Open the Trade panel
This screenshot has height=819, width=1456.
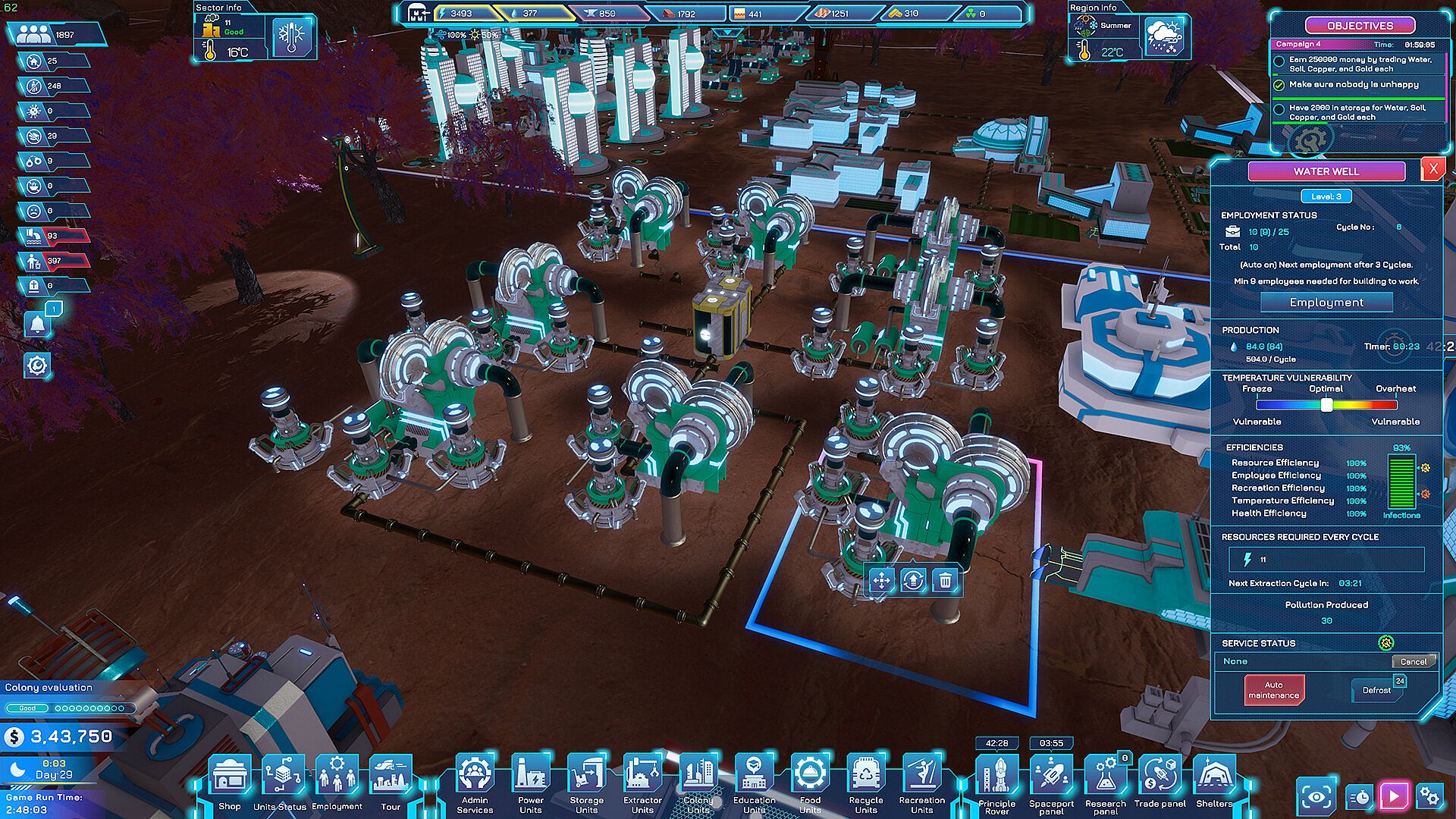point(1160,780)
